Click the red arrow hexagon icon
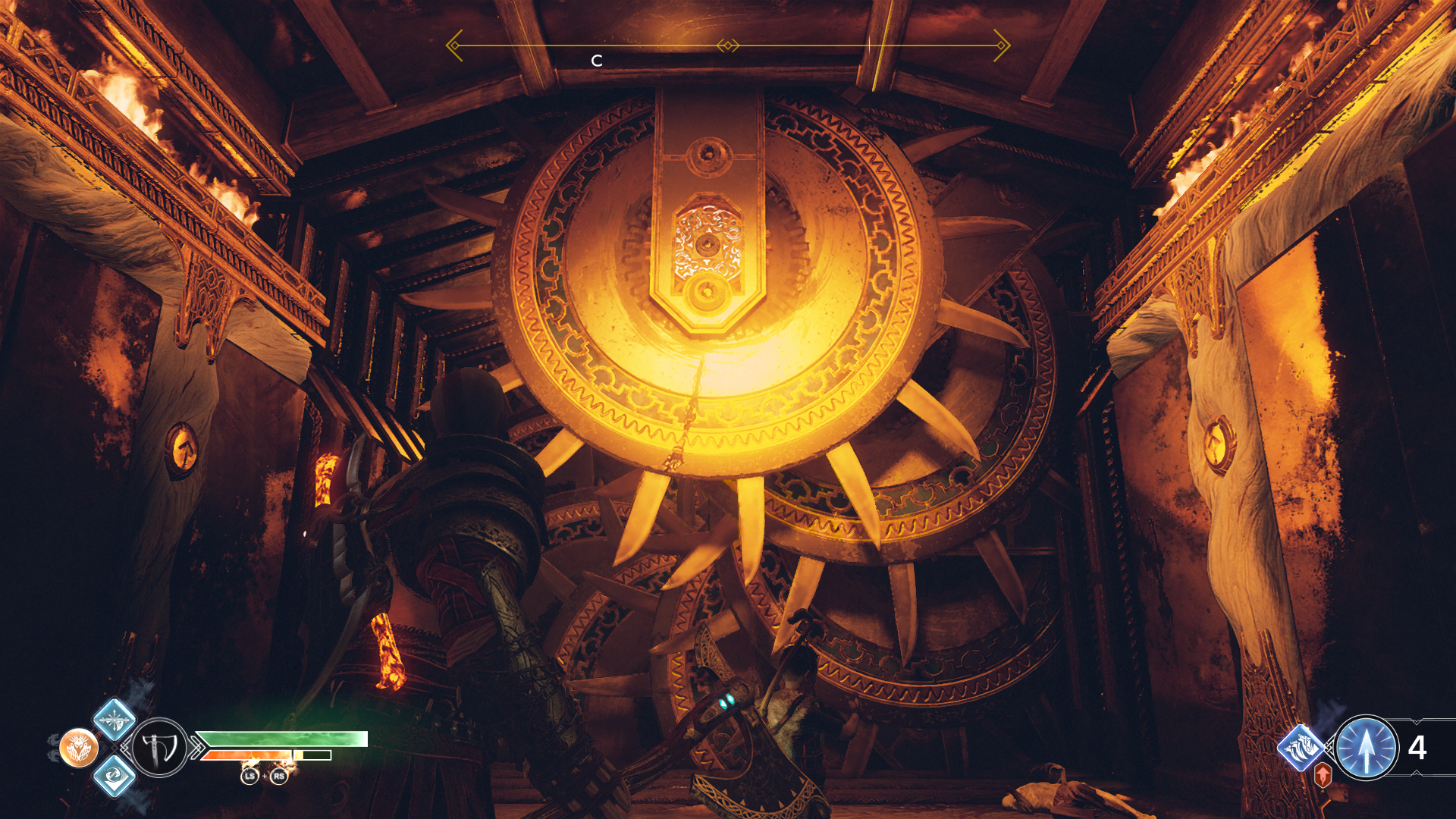The height and width of the screenshot is (819, 1456). tap(1323, 776)
